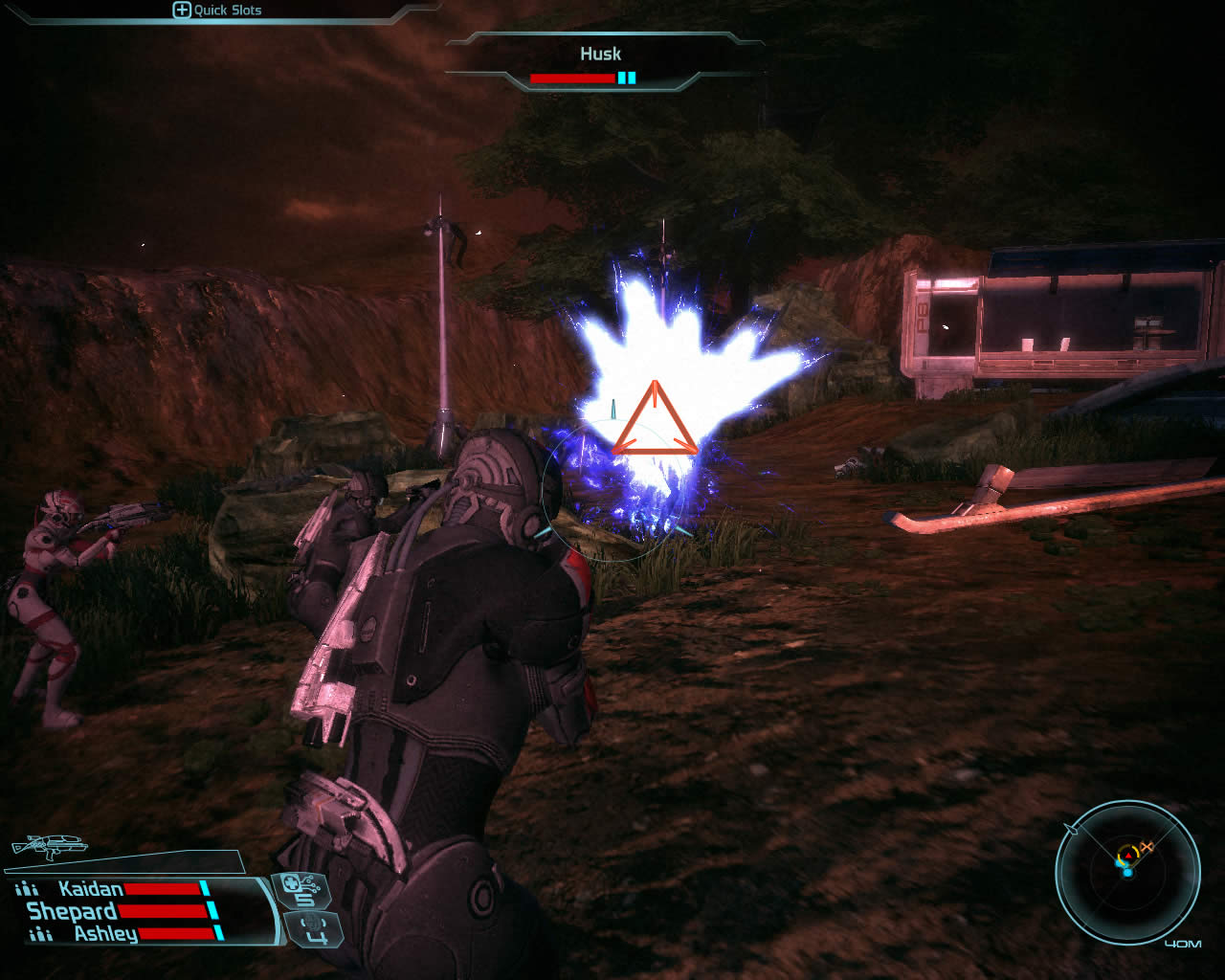Click the orange X marker on radar
The width and height of the screenshot is (1225, 980).
click(x=1147, y=846)
